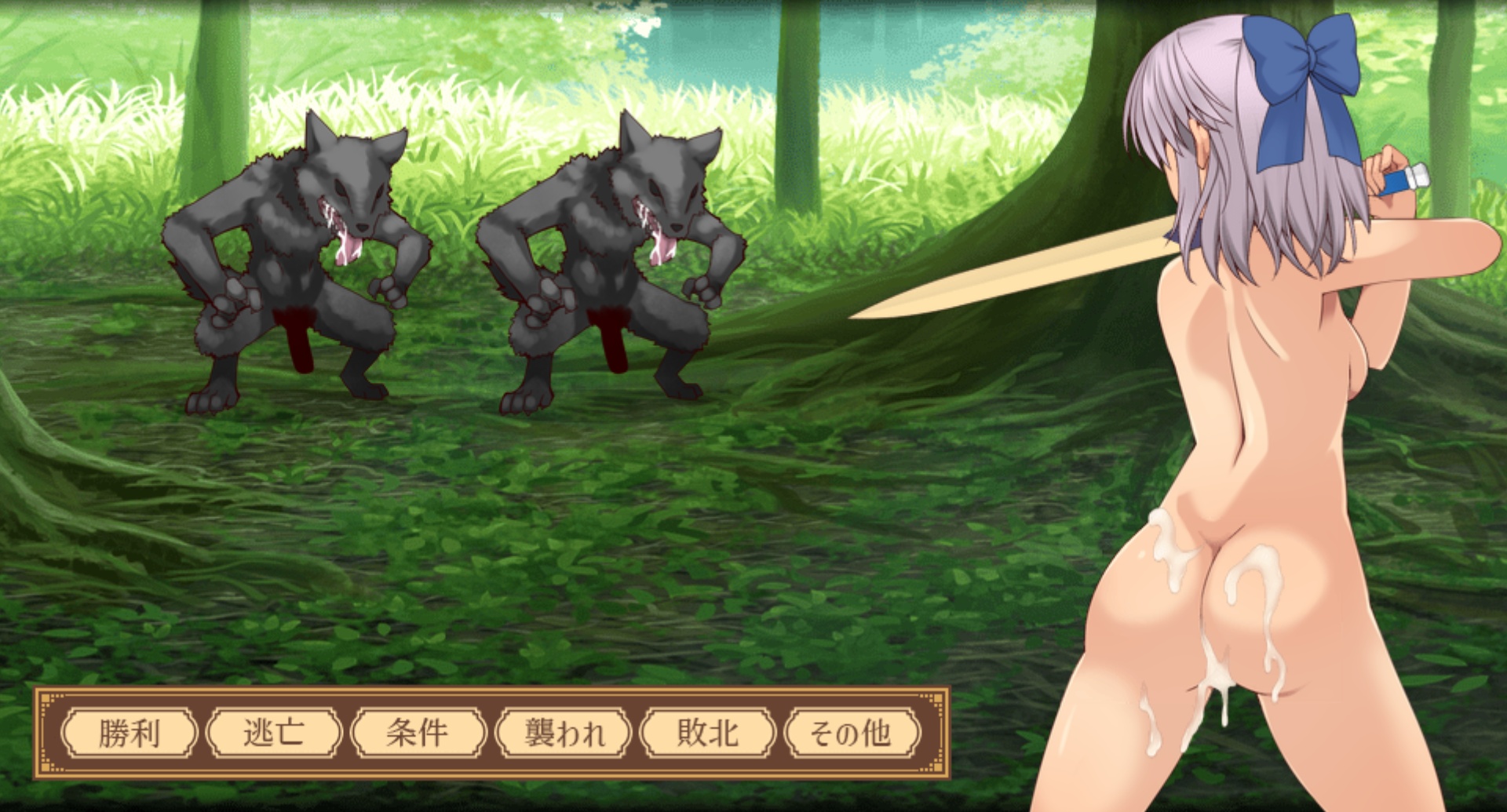The width and height of the screenshot is (1507, 812).
Task: Click the 襲われ button
Action: (563, 734)
